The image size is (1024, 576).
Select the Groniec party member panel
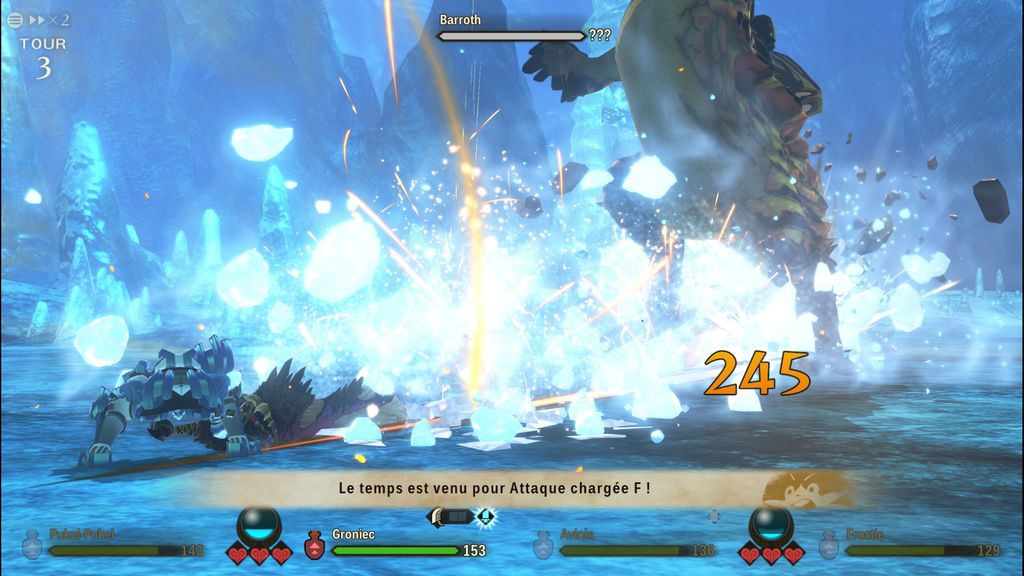(x=395, y=543)
